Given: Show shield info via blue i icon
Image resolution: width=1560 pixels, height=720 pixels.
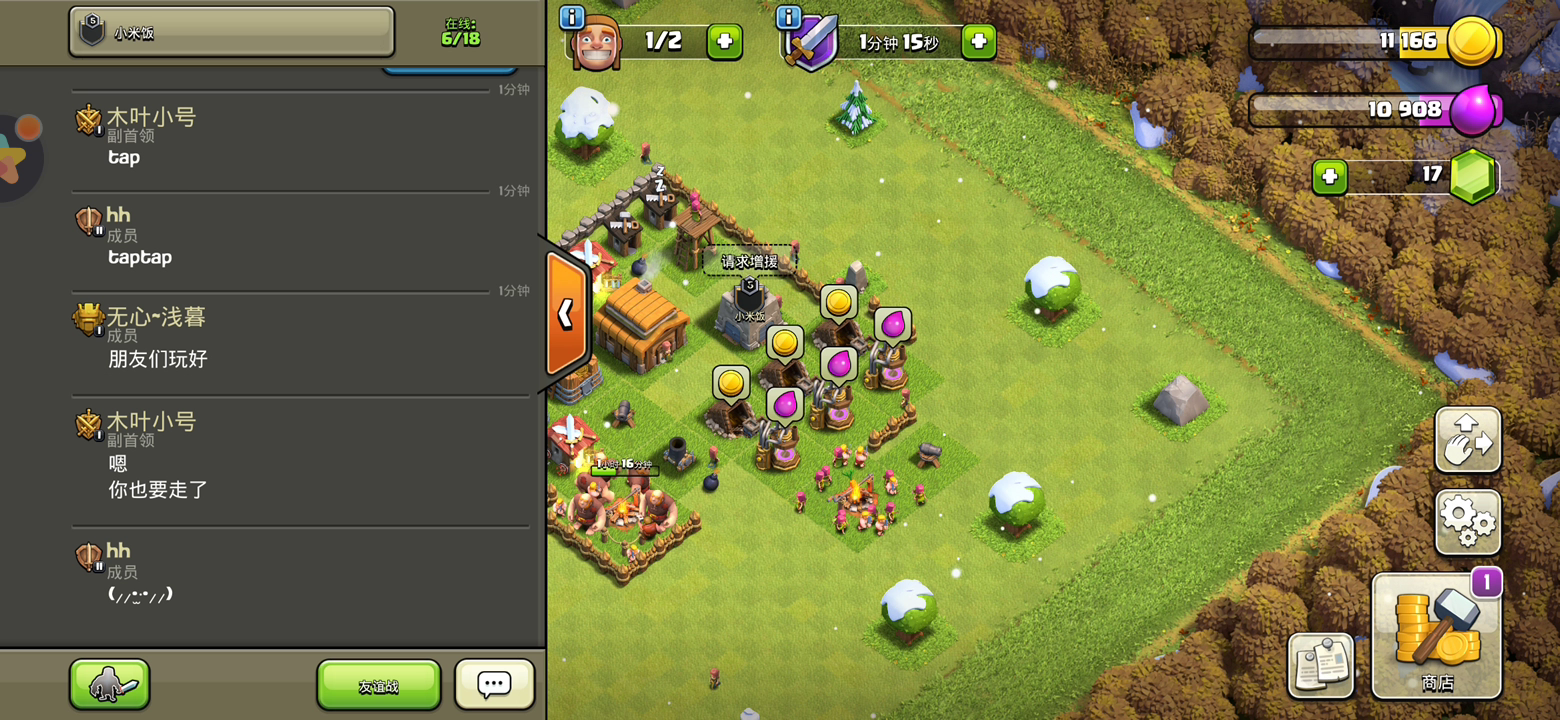Looking at the screenshot, I should click(x=789, y=17).
